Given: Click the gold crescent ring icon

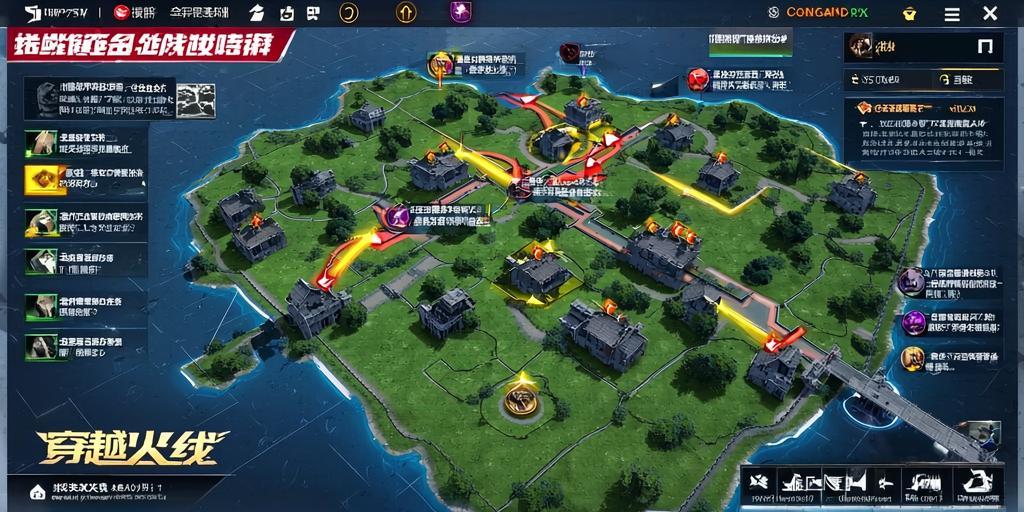Looking at the screenshot, I should (349, 12).
